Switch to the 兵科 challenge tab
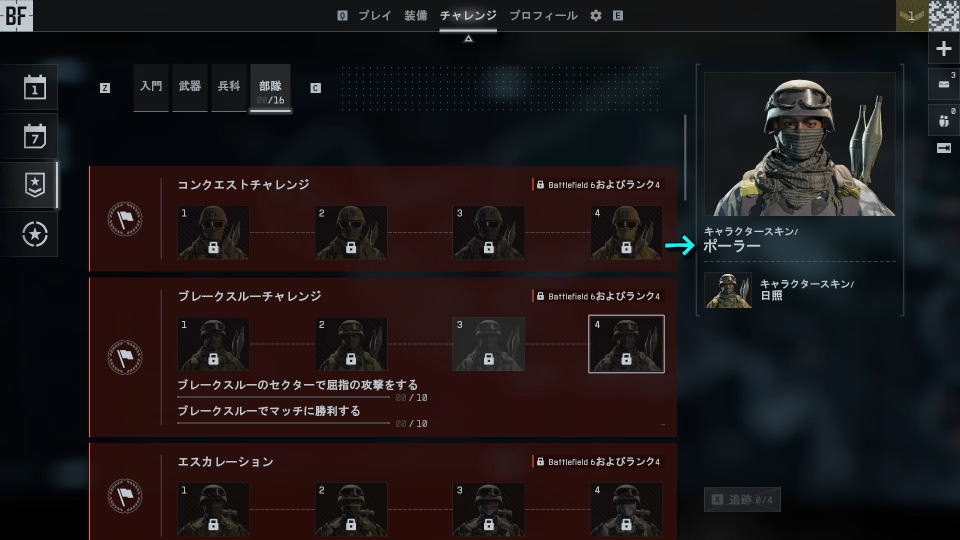 (x=229, y=87)
